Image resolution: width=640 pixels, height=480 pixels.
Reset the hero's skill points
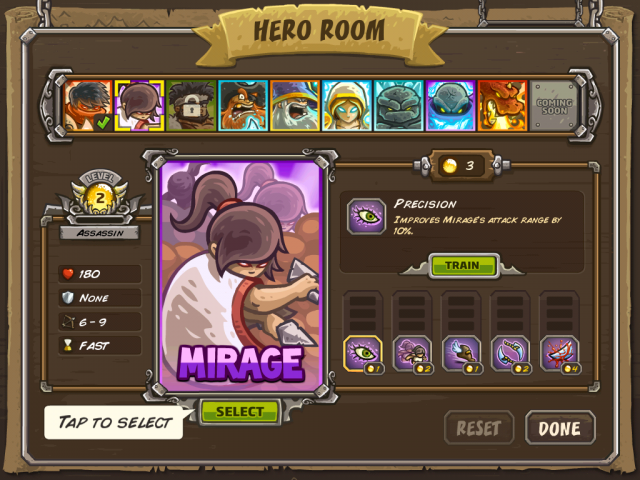coord(478,428)
